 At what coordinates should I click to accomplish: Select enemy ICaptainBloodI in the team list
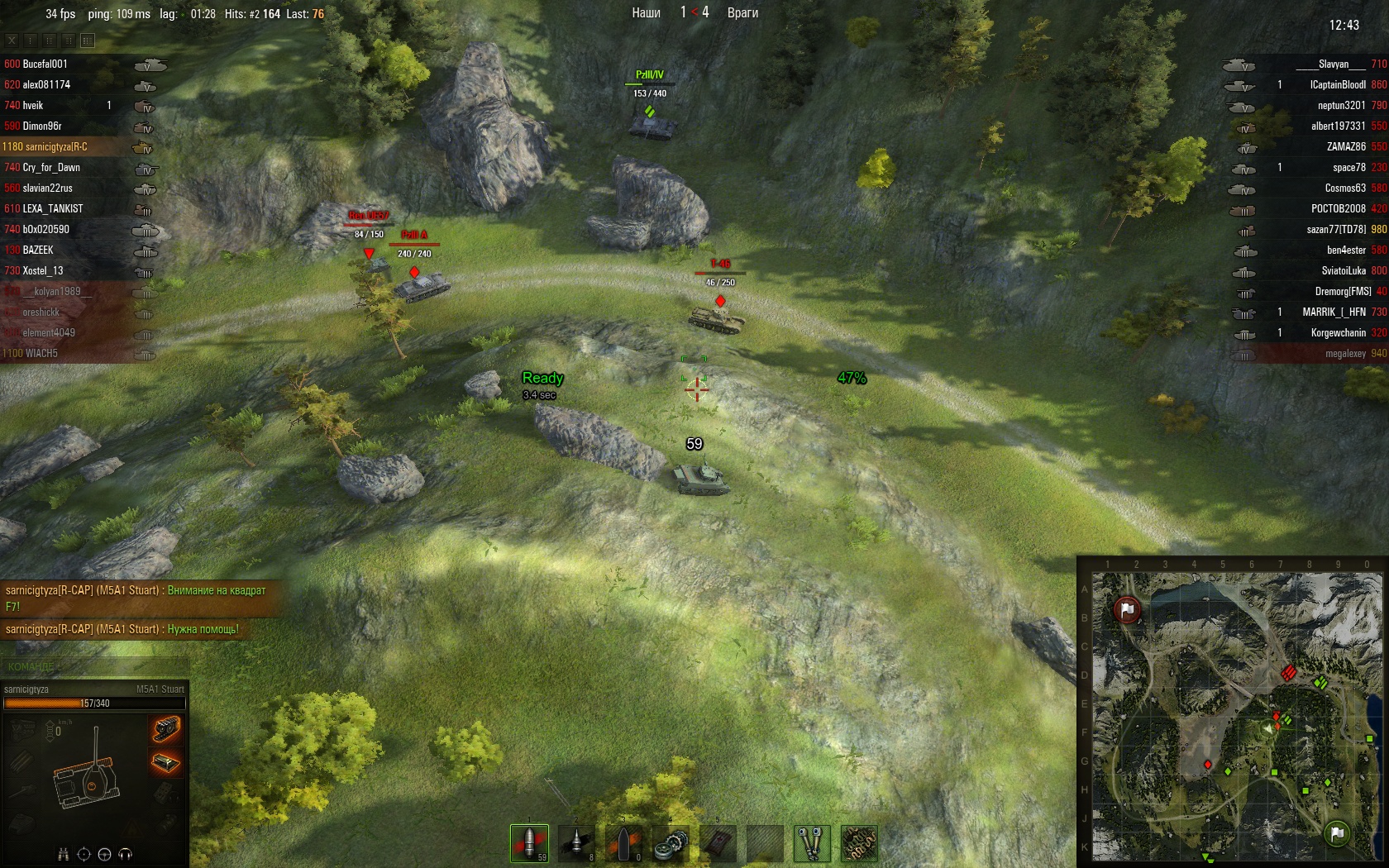[1338, 84]
